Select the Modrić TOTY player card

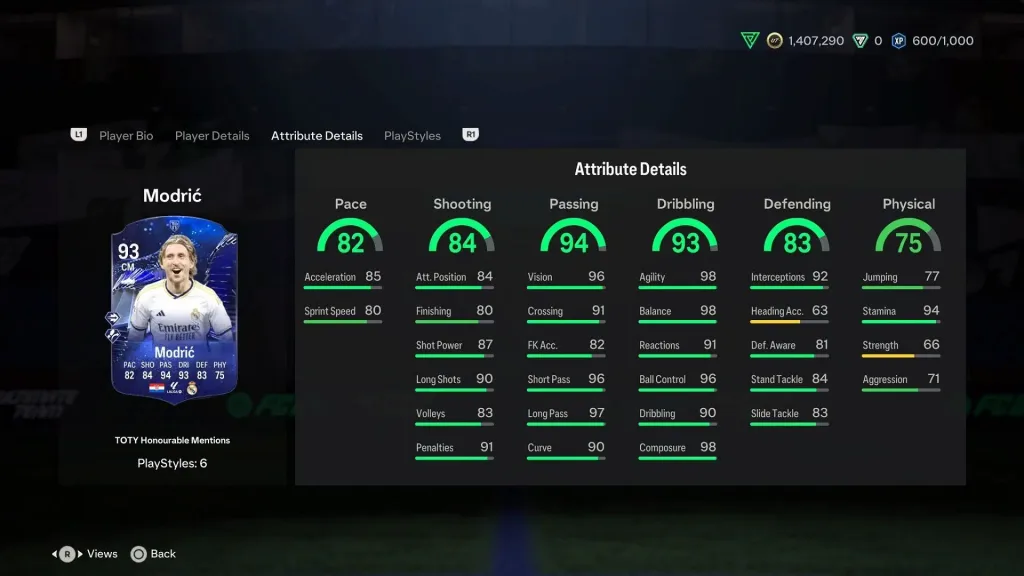click(174, 312)
